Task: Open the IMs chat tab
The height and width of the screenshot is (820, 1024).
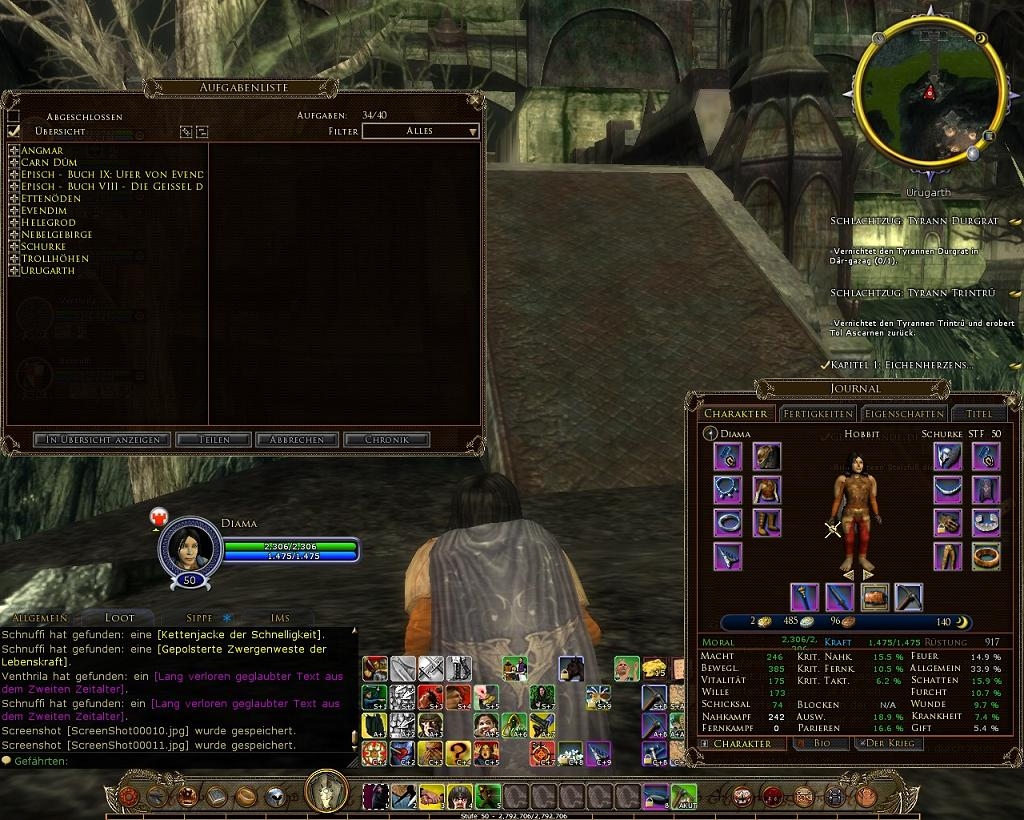Action: (x=280, y=618)
